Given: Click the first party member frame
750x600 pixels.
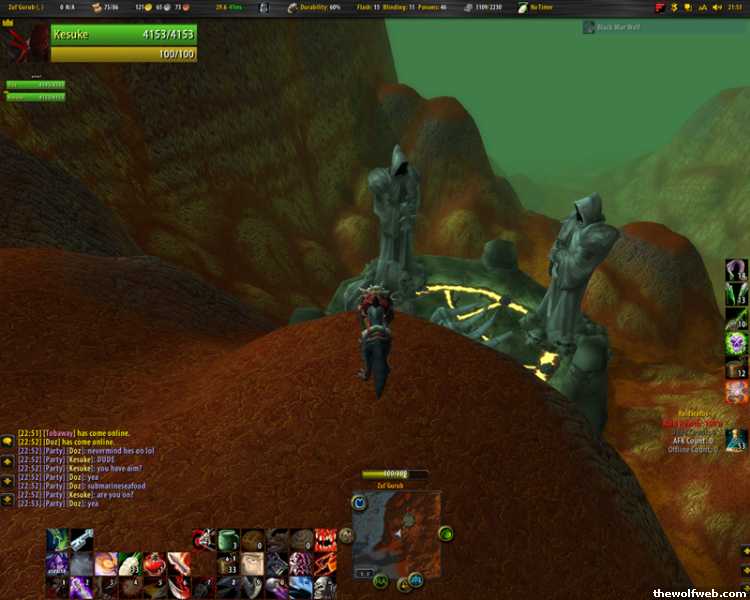Looking at the screenshot, I should coord(35,85).
